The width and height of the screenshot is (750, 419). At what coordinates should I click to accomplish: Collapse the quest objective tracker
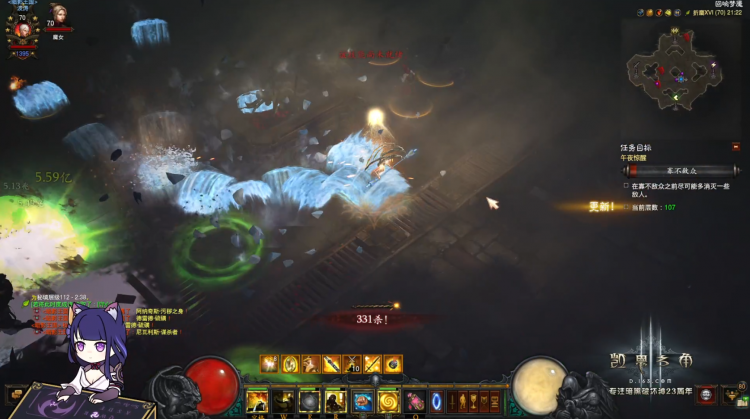[x=736, y=147]
